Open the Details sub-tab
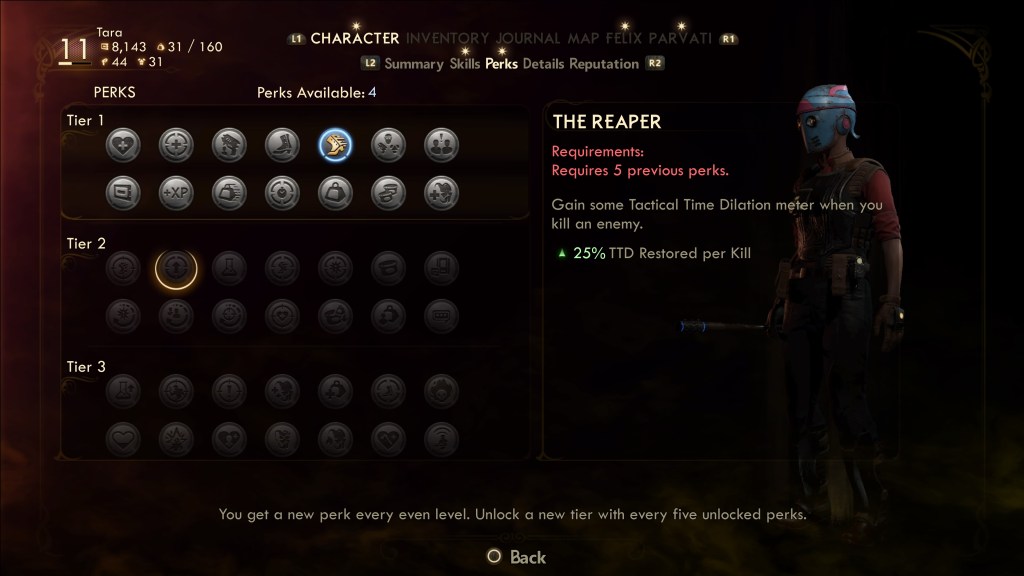Viewport: 1024px width, 576px height. [543, 64]
